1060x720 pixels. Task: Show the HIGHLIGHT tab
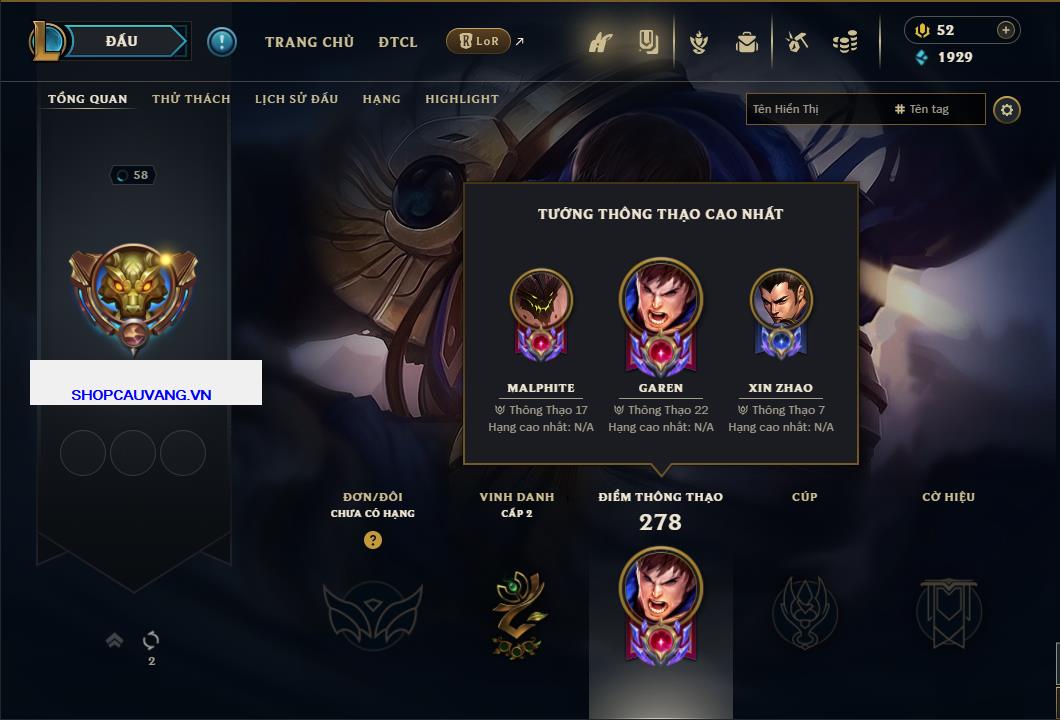pos(461,99)
